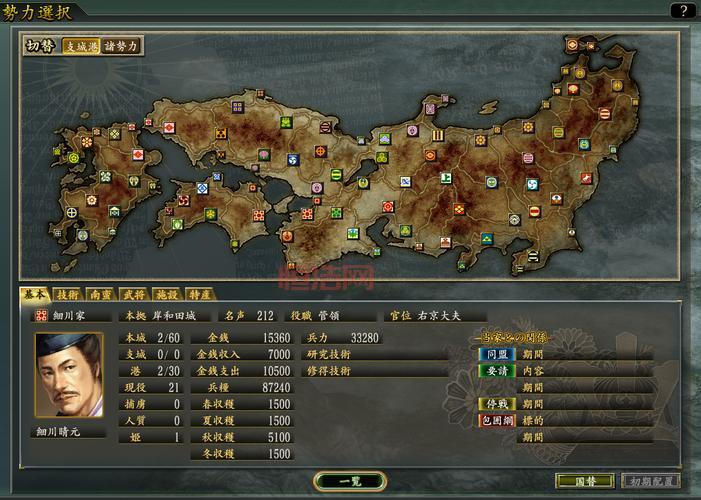Screen dimensions: 701x500
Task: Open the 技術 tab
Action: [67, 295]
